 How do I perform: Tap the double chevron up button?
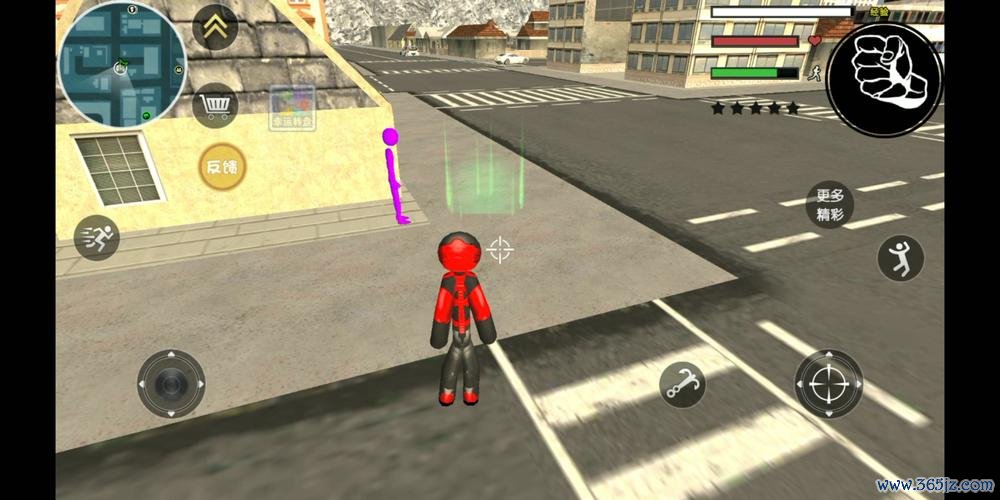[214, 27]
